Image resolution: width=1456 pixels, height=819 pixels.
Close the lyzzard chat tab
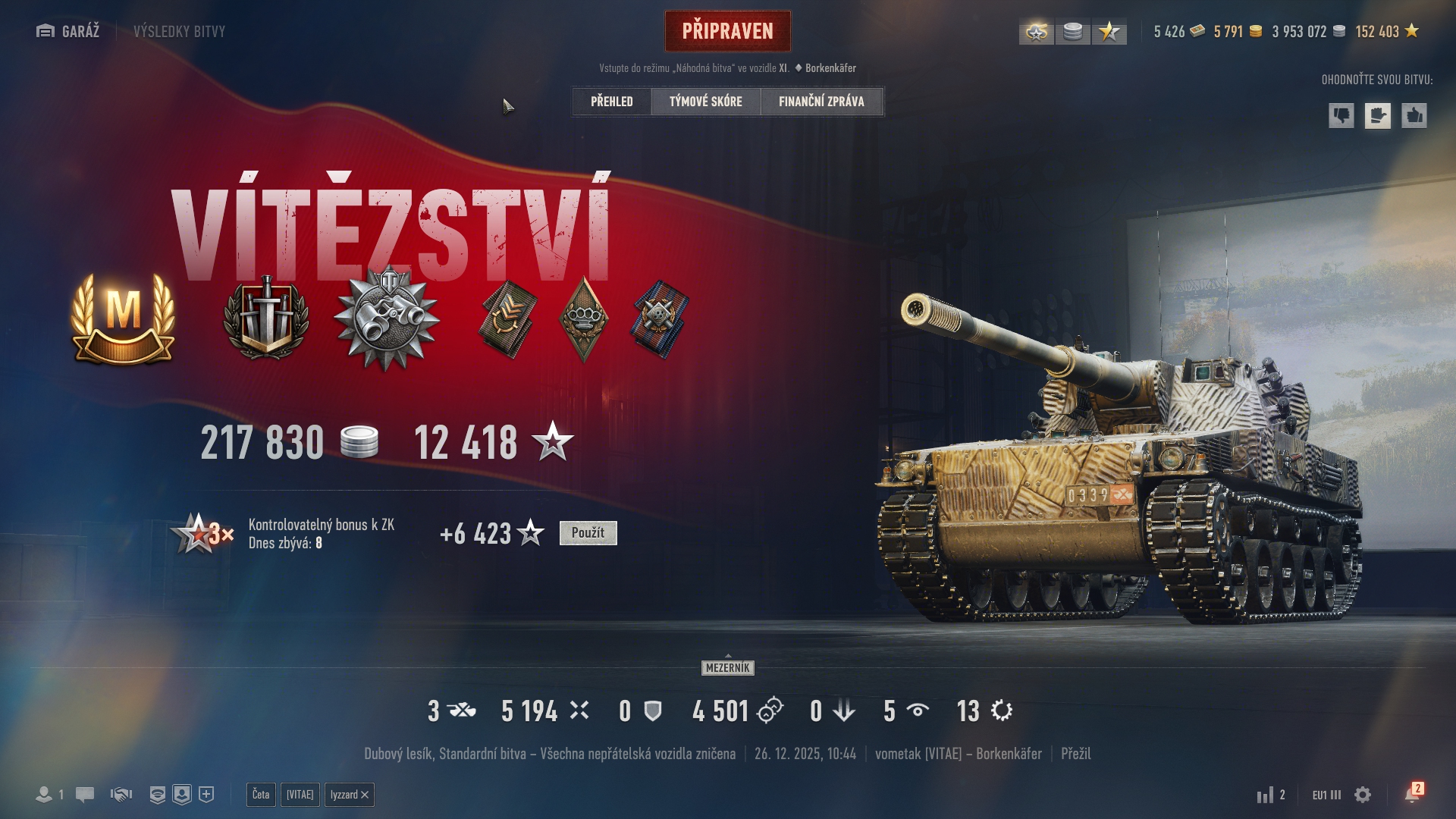(365, 795)
